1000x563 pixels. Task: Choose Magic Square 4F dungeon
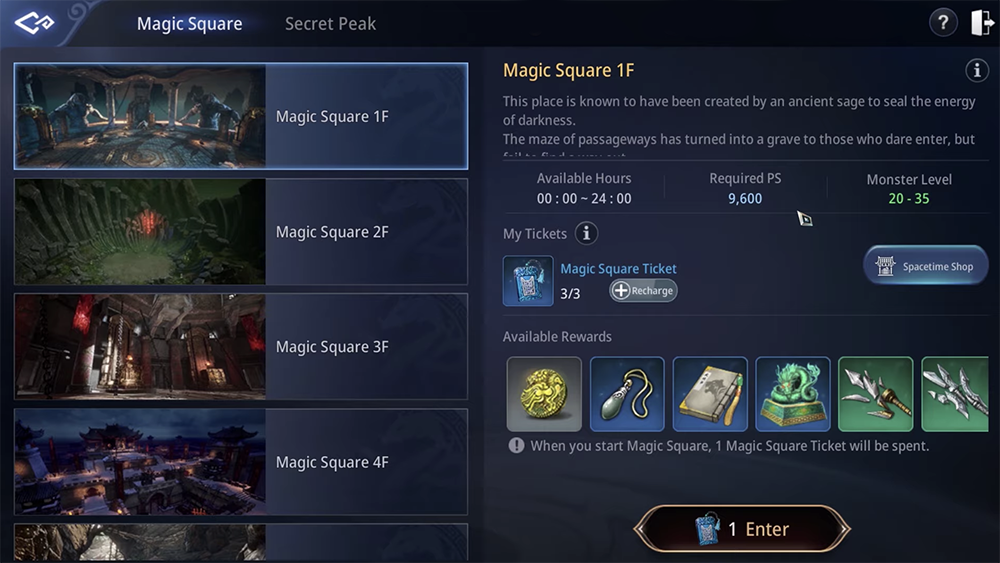[x=241, y=462]
